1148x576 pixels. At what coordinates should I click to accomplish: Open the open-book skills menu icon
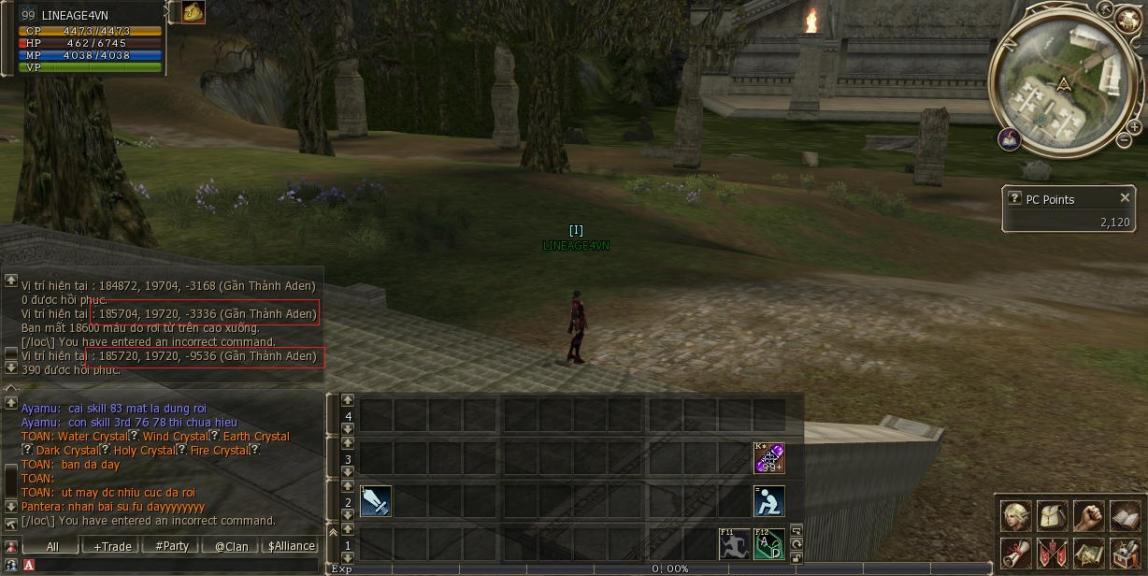point(1124,516)
